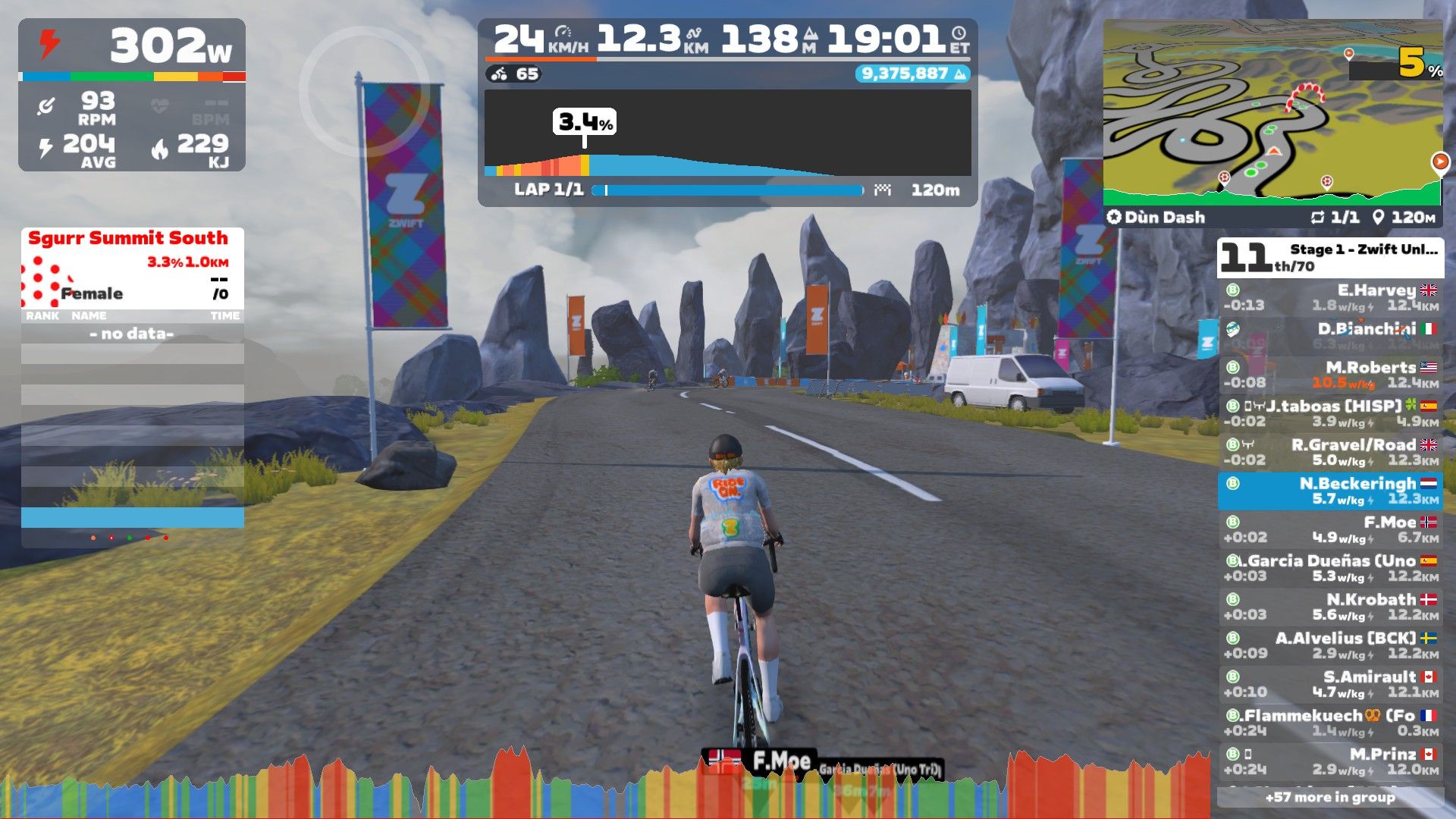The width and height of the screenshot is (1456, 819).
Task: Pick R.Gravel/Road from the rider list
Action: pyautogui.click(x=1331, y=452)
